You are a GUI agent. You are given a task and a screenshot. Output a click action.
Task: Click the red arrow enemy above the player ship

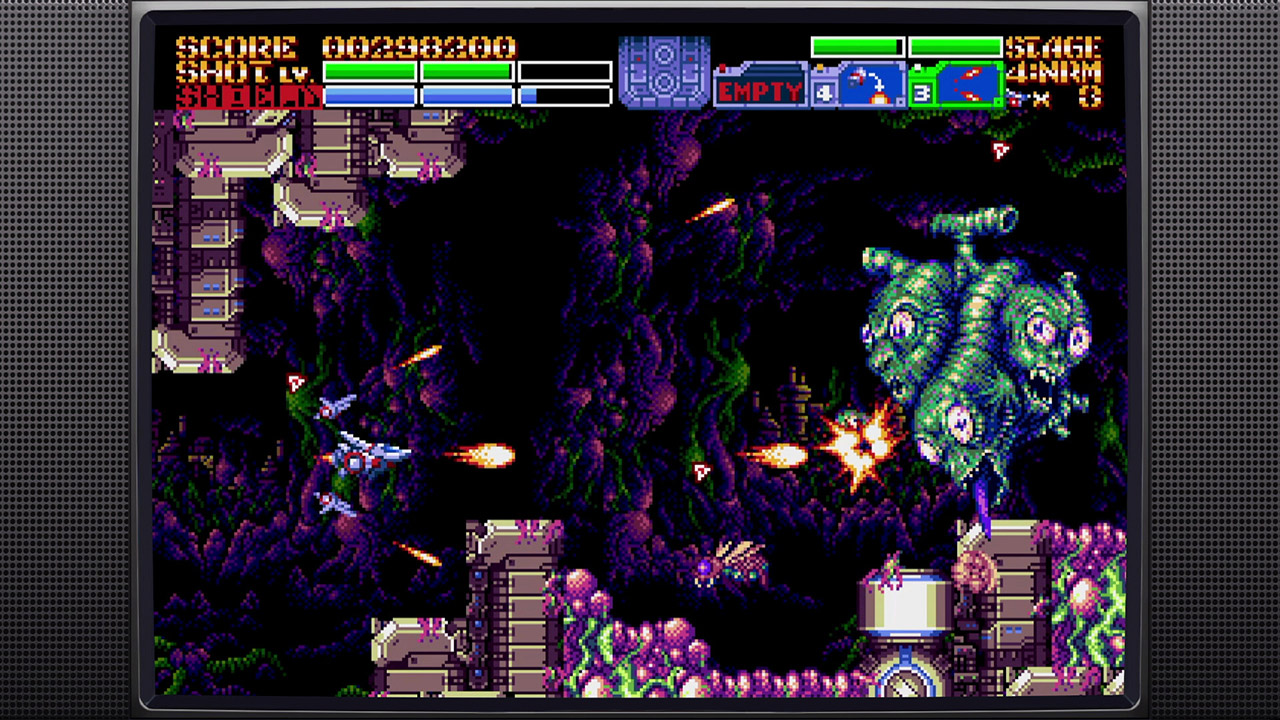click(x=296, y=382)
